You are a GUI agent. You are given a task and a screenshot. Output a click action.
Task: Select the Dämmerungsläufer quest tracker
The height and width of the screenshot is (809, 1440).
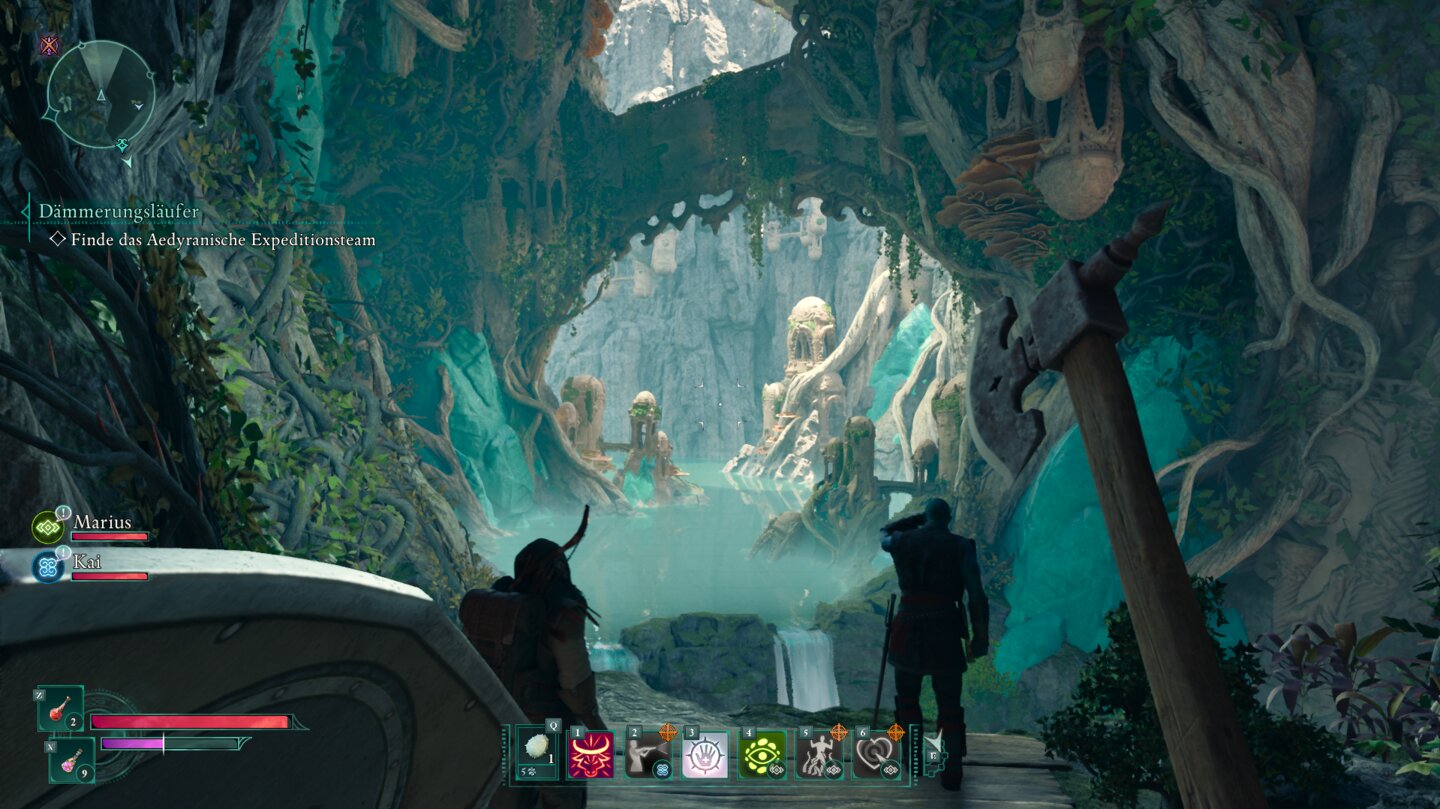(x=119, y=211)
